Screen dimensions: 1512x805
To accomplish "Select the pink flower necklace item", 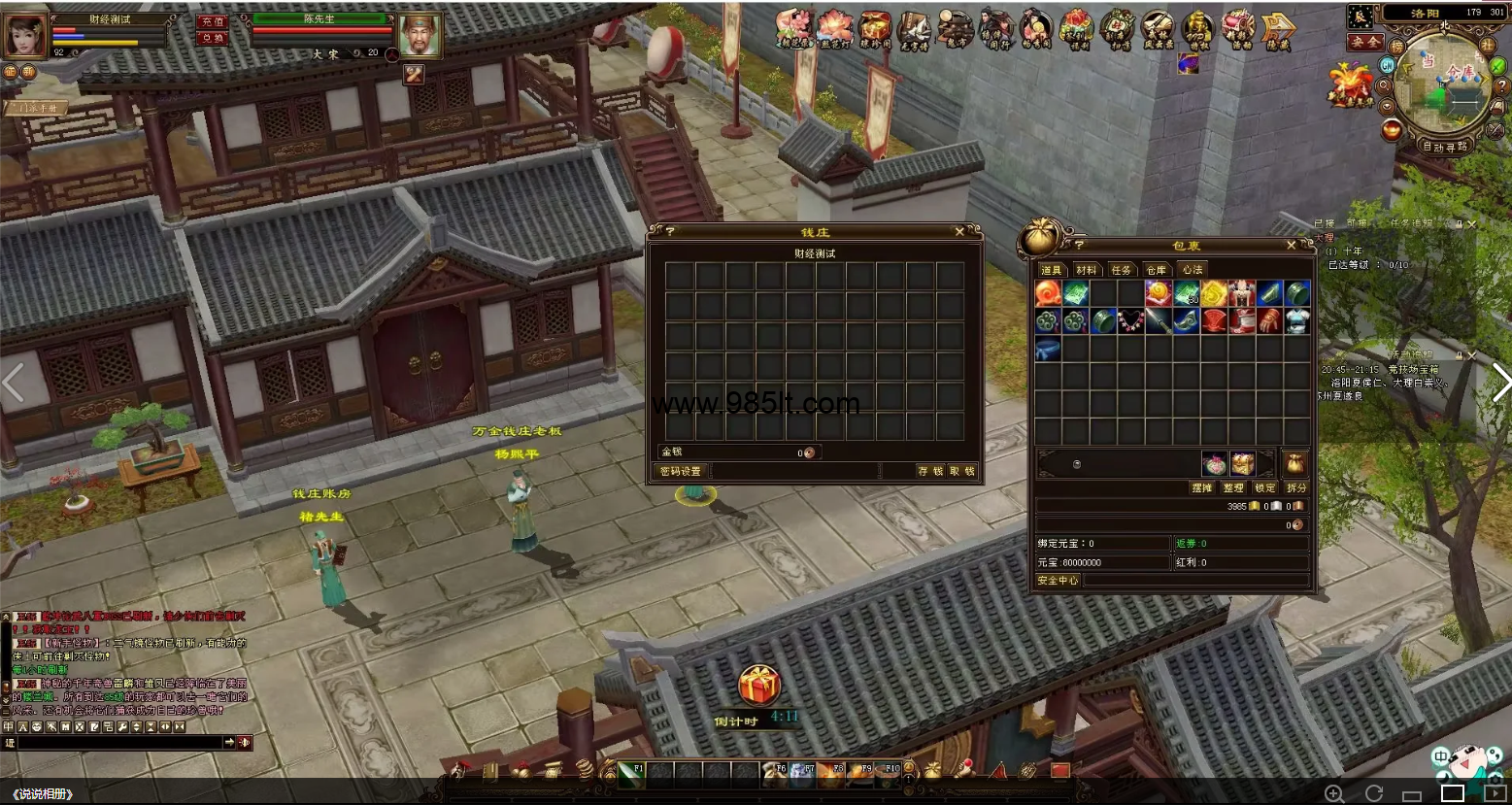I will click(1130, 321).
